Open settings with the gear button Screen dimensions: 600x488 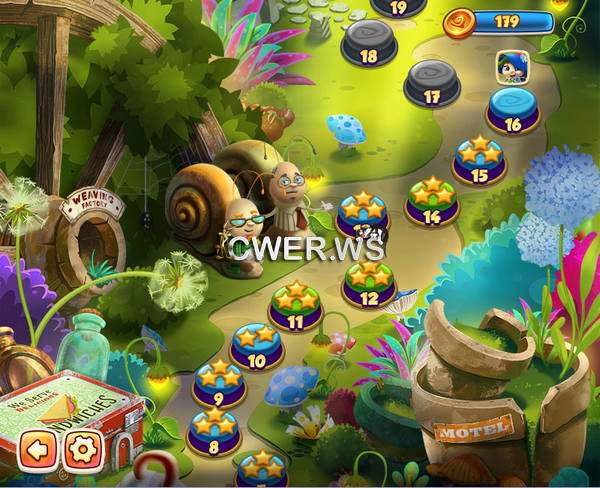pos(84,449)
